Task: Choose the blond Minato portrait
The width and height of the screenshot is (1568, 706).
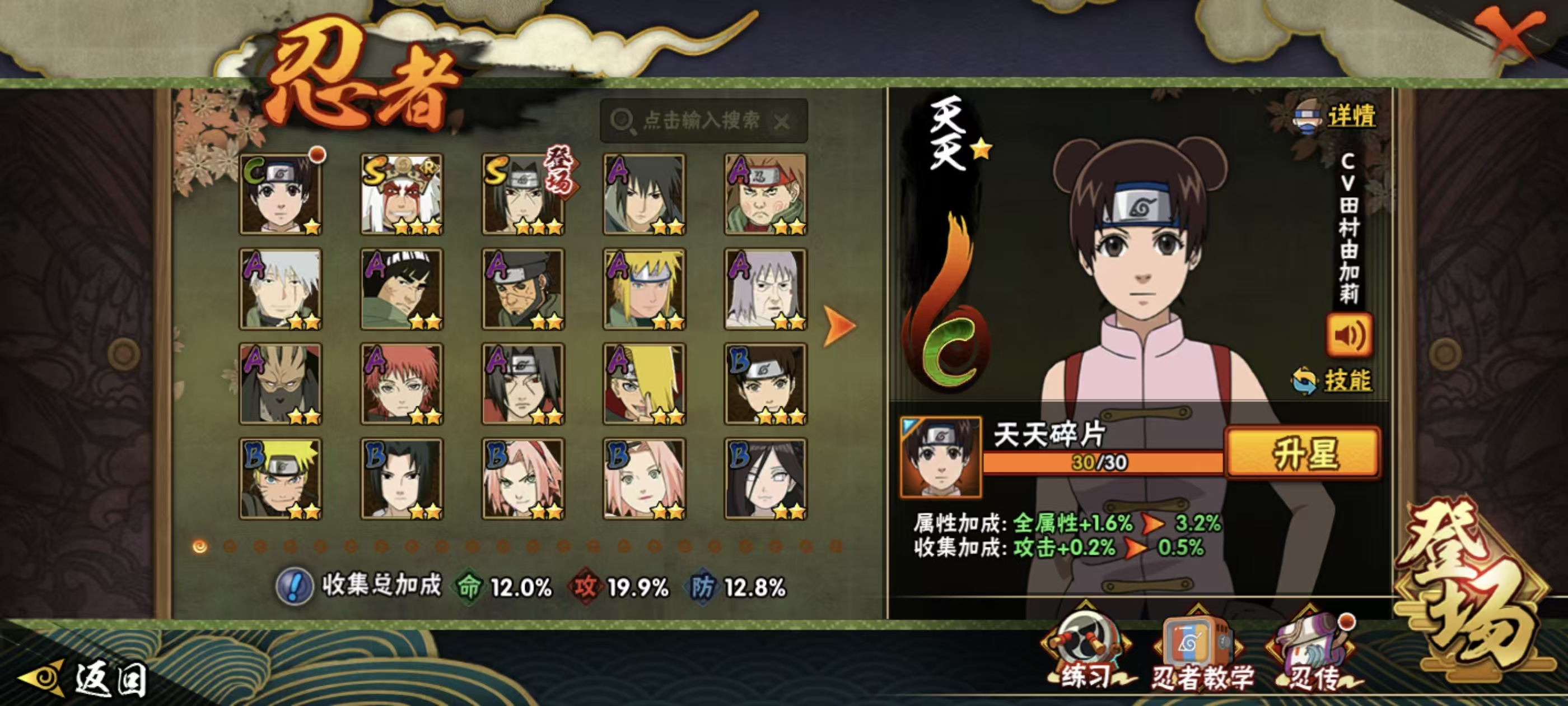Action: point(644,289)
